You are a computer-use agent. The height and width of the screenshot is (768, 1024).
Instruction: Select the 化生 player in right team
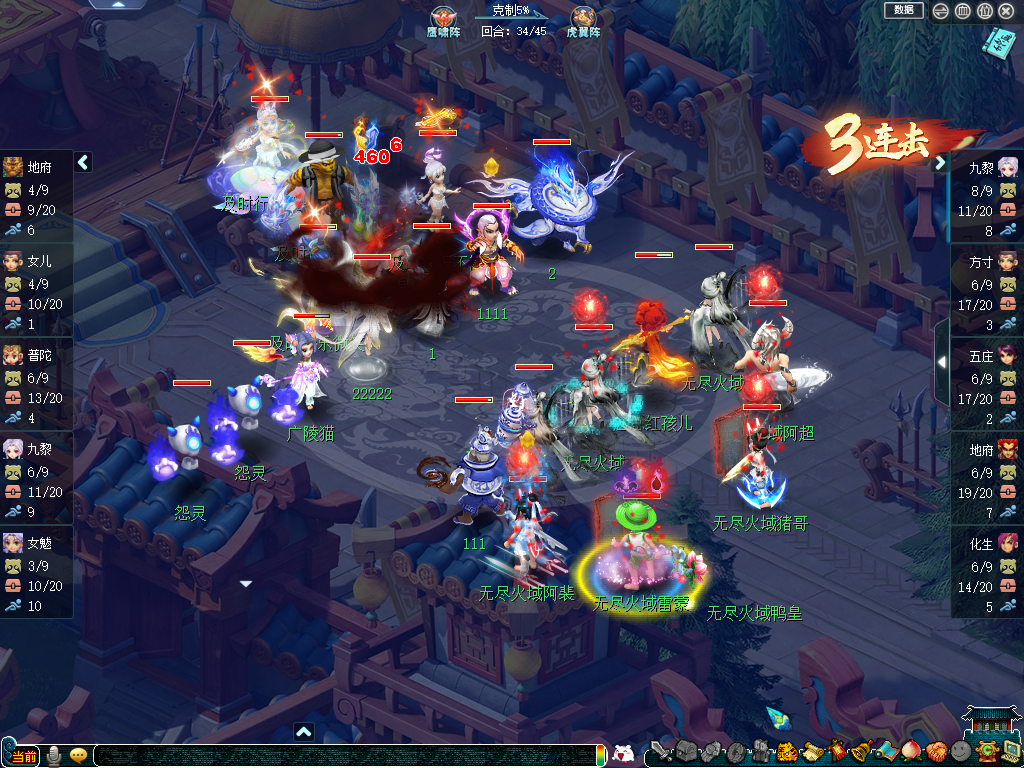pos(986,572)
